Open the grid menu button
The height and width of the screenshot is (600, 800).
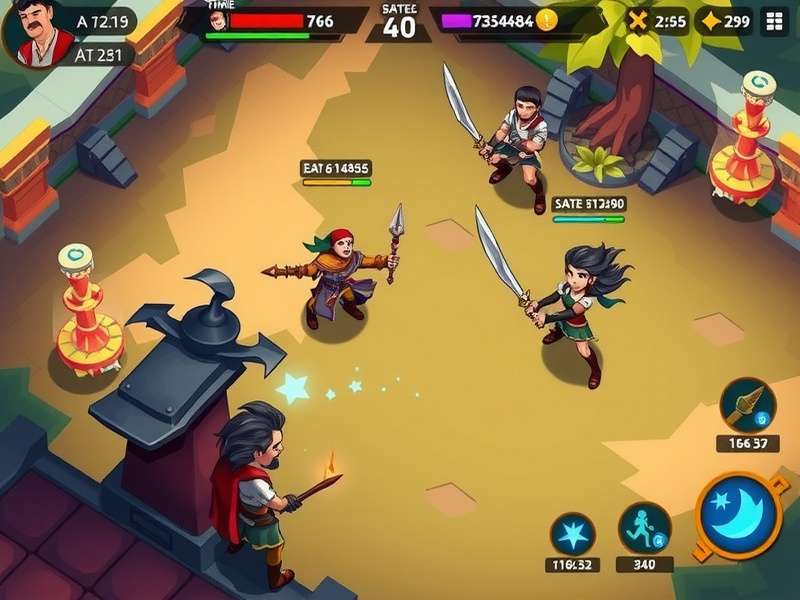coord(773,21)
